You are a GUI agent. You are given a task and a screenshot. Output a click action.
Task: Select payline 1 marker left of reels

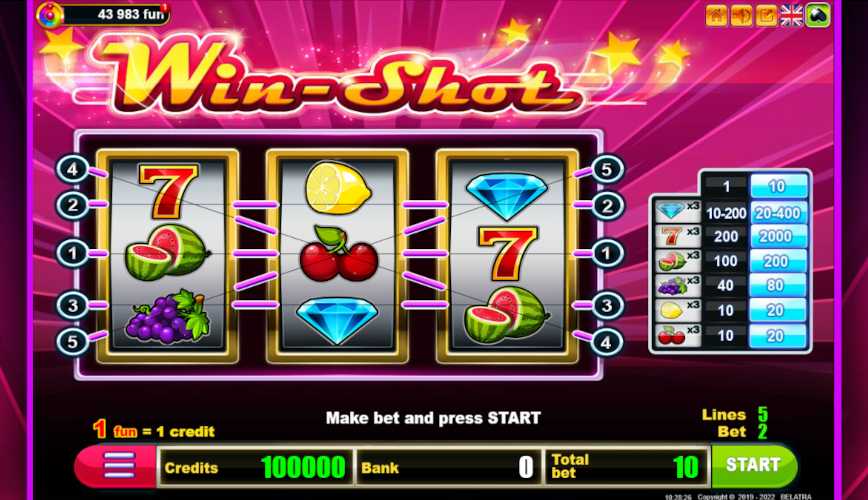pyautogui.click(x=72, y=253)
